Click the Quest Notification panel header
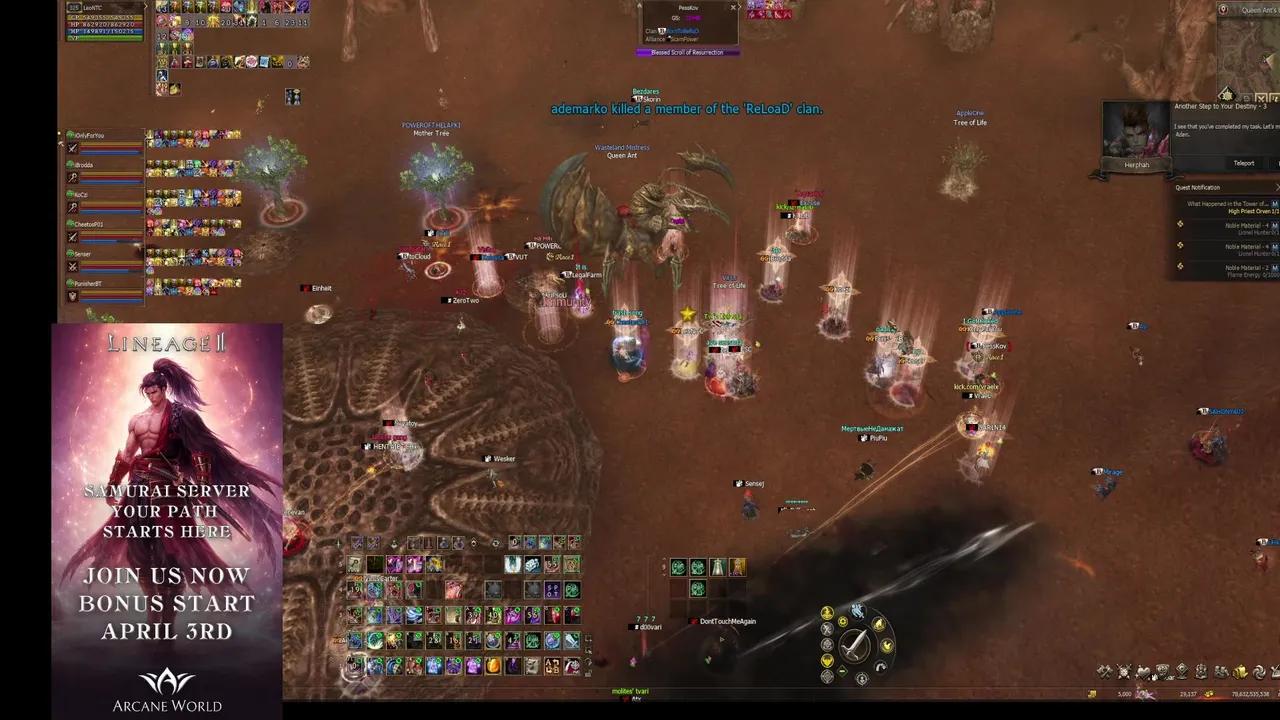 tap(1198, 187)
